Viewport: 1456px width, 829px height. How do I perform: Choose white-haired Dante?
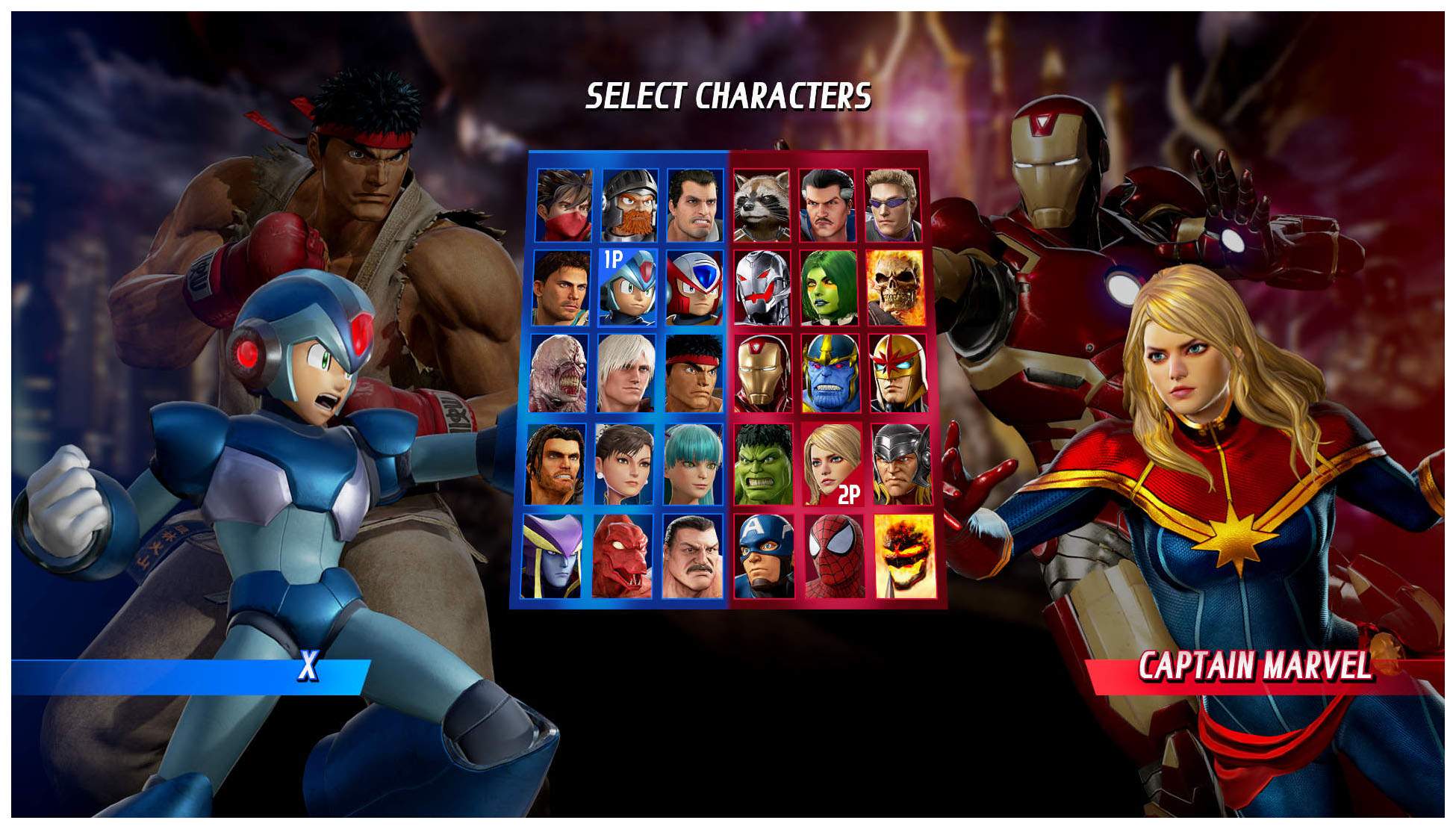coord(626,373)
